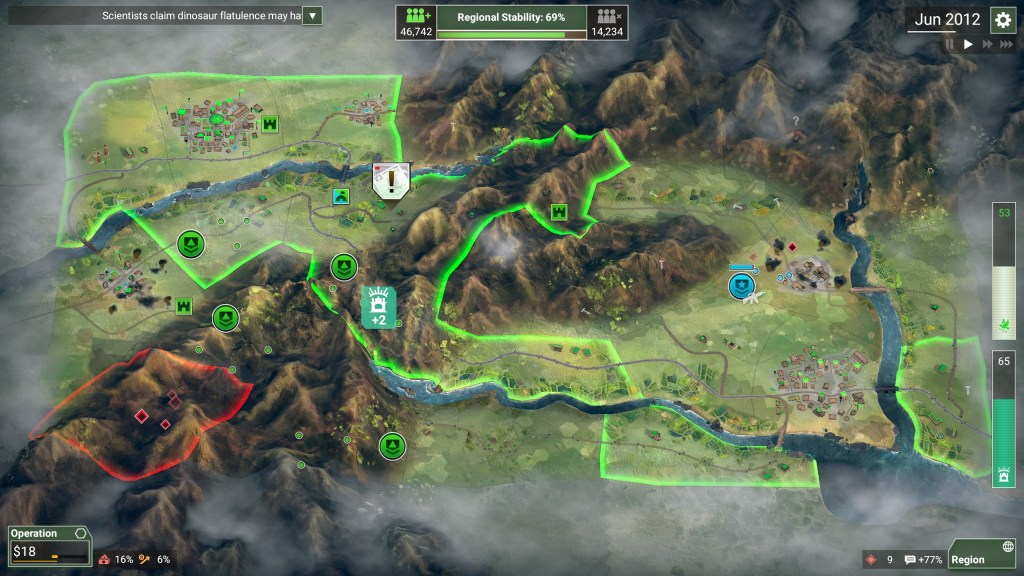Set game speed to double fast-forward
Screen dimensions: 1024x576
coord(988,44)
